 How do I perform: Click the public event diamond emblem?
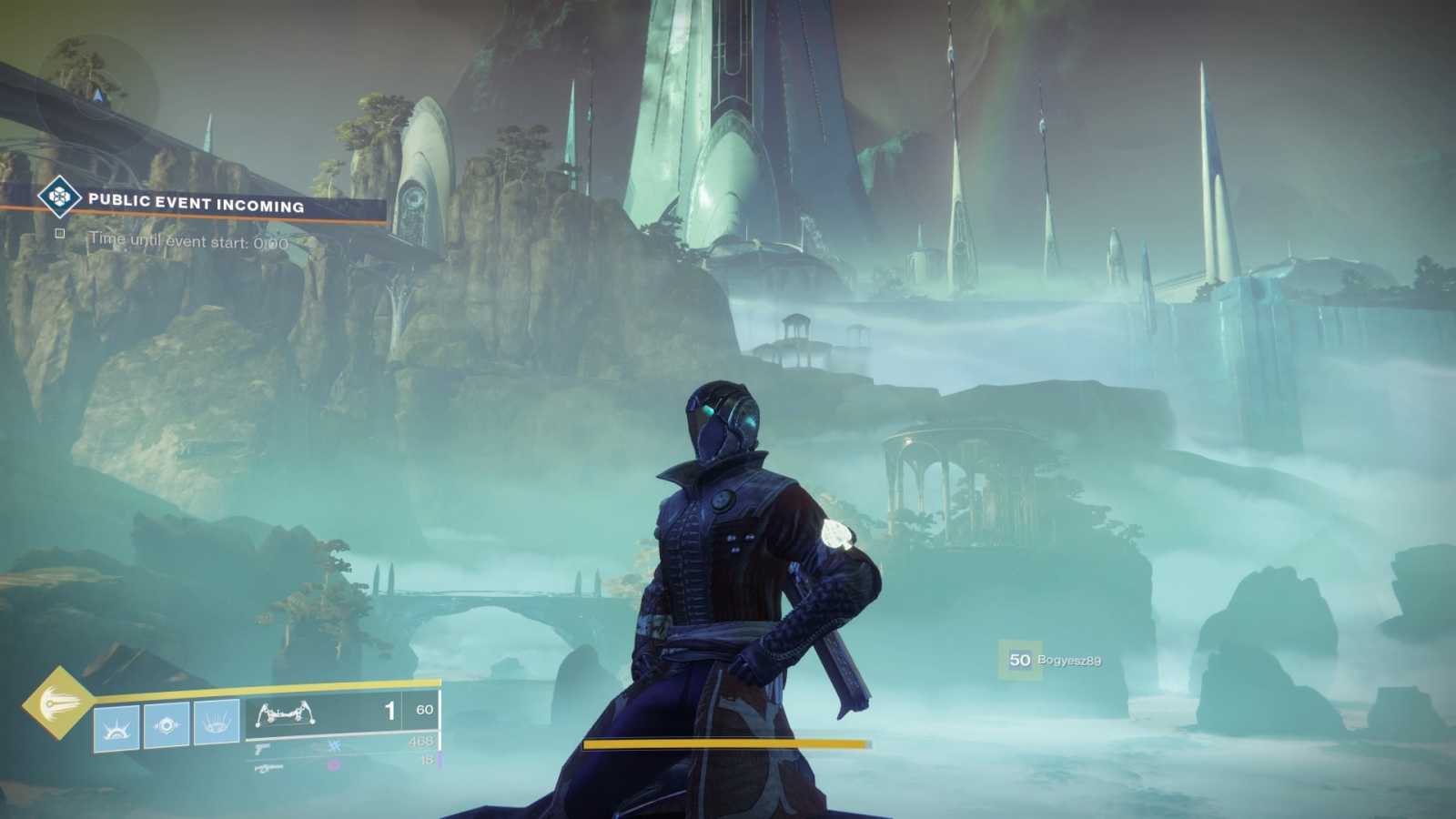[59, 196]
